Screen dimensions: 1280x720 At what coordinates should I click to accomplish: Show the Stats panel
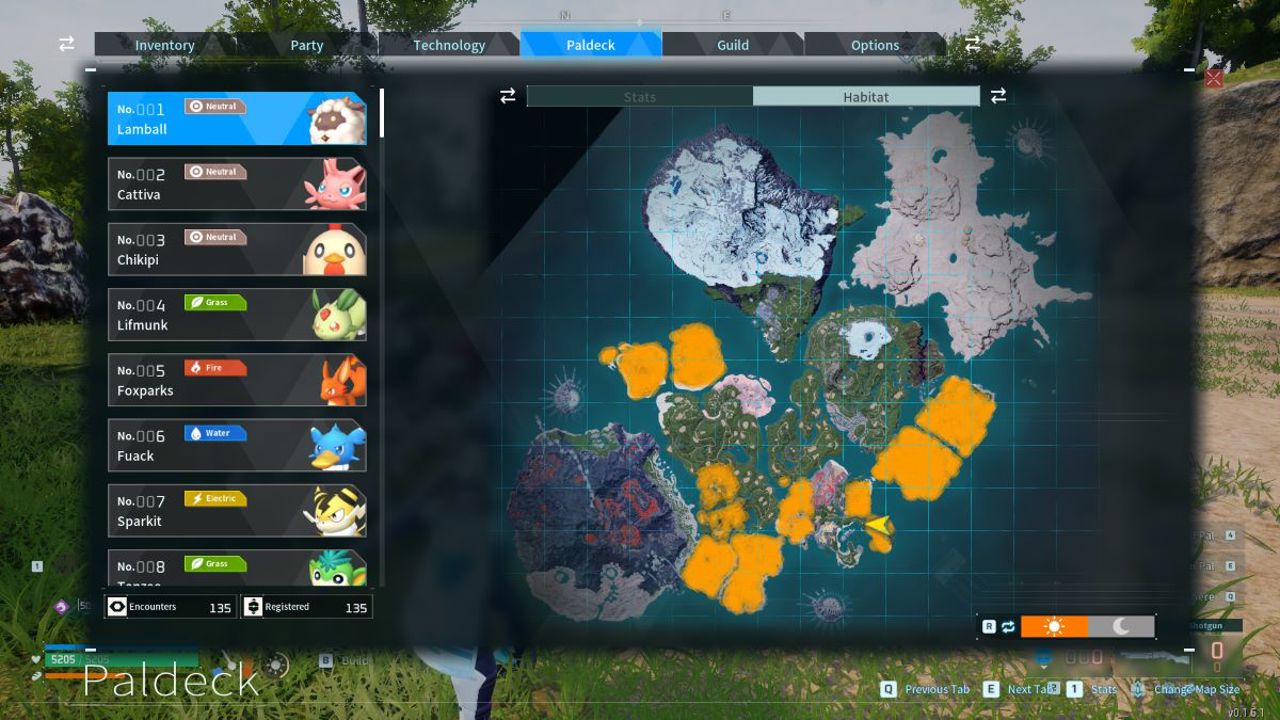(640, 97)
